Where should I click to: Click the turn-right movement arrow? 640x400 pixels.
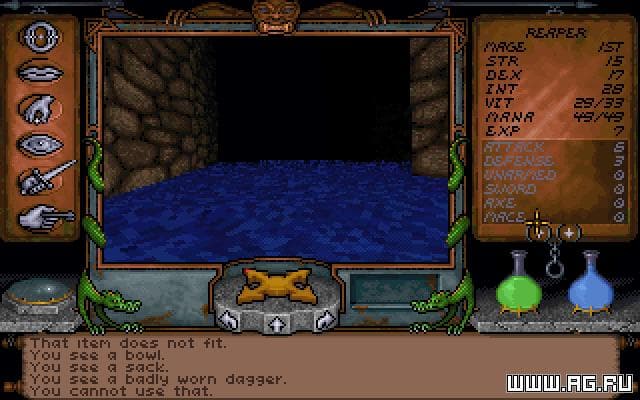click(x=321, y=321)
